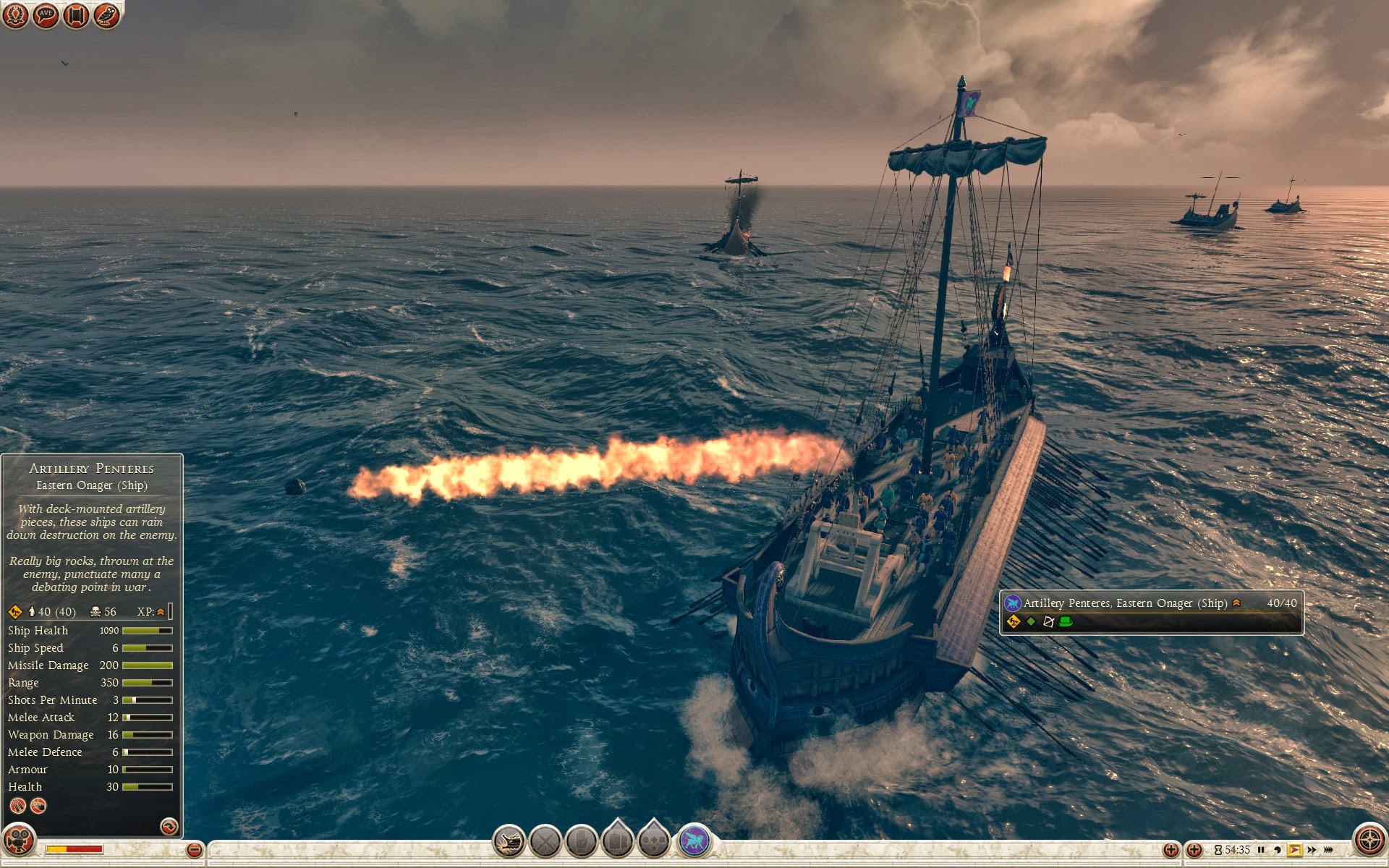This screenshot has height=868, width=1389.
Task: Open the laurel wreath menu button
Action: tap(15, 15)
